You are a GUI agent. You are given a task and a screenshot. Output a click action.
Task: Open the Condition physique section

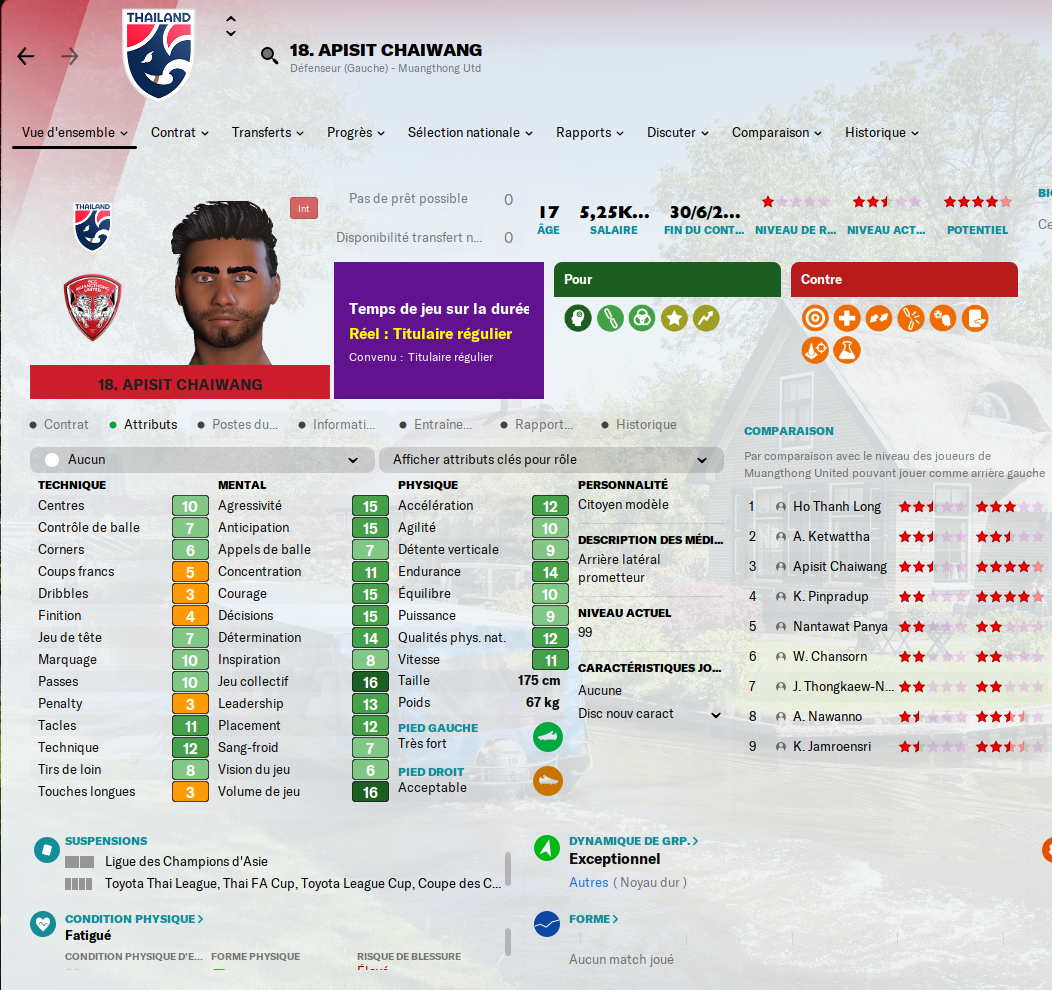point(134,919)
